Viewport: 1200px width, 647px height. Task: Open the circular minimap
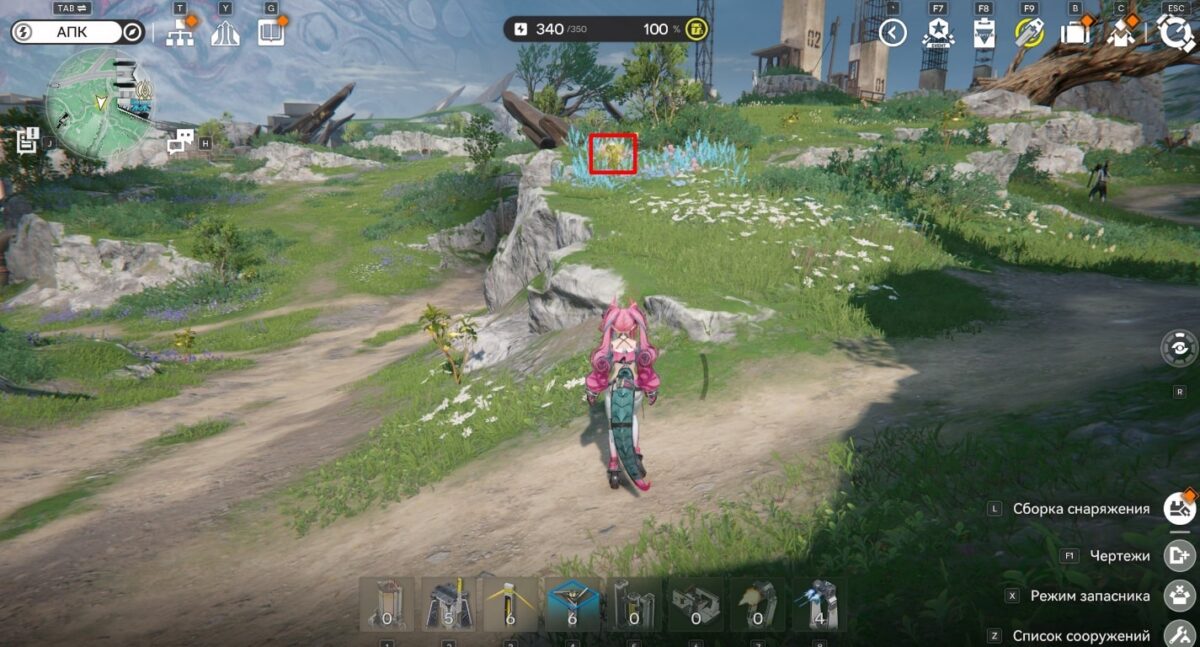[x=97, y=105]
